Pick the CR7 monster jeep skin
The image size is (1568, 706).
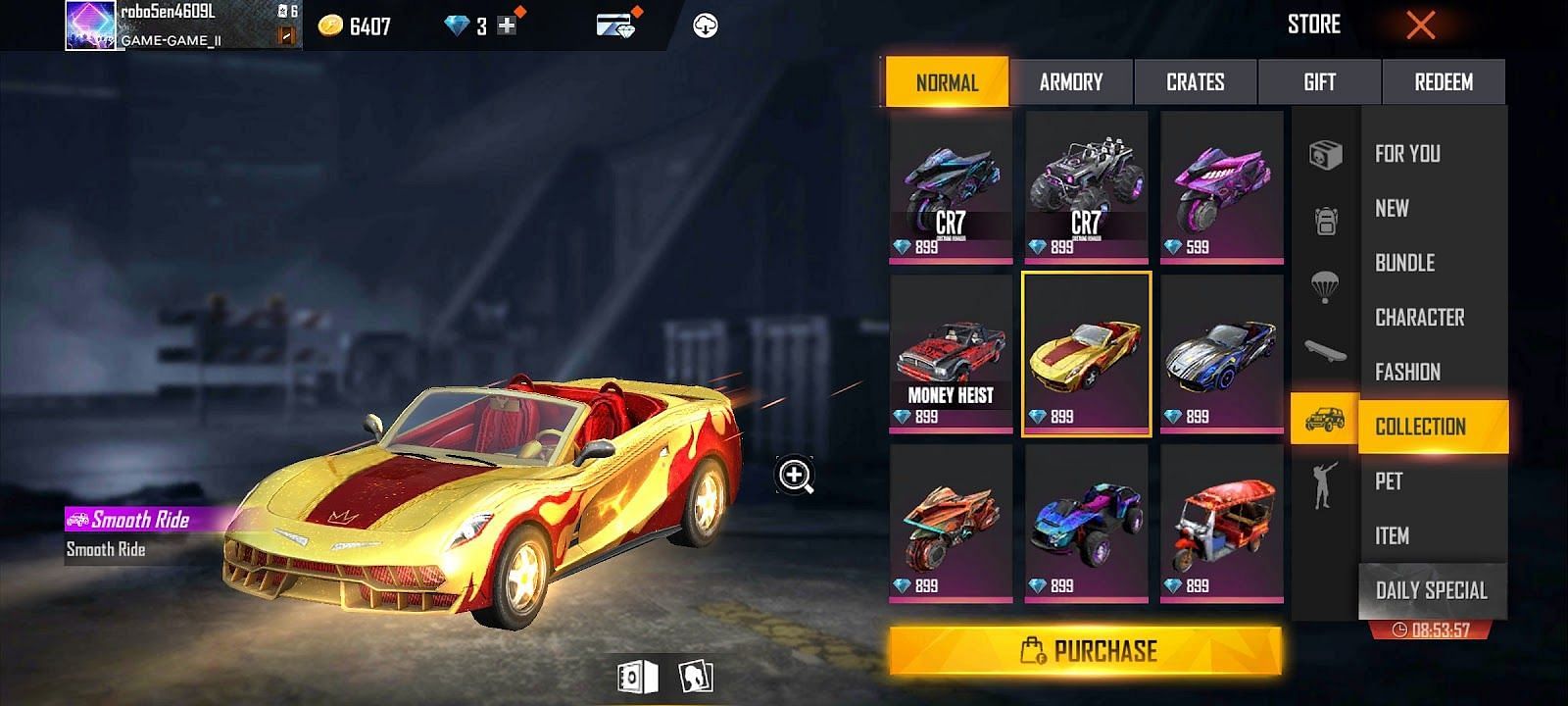[x=1086, y=186]
